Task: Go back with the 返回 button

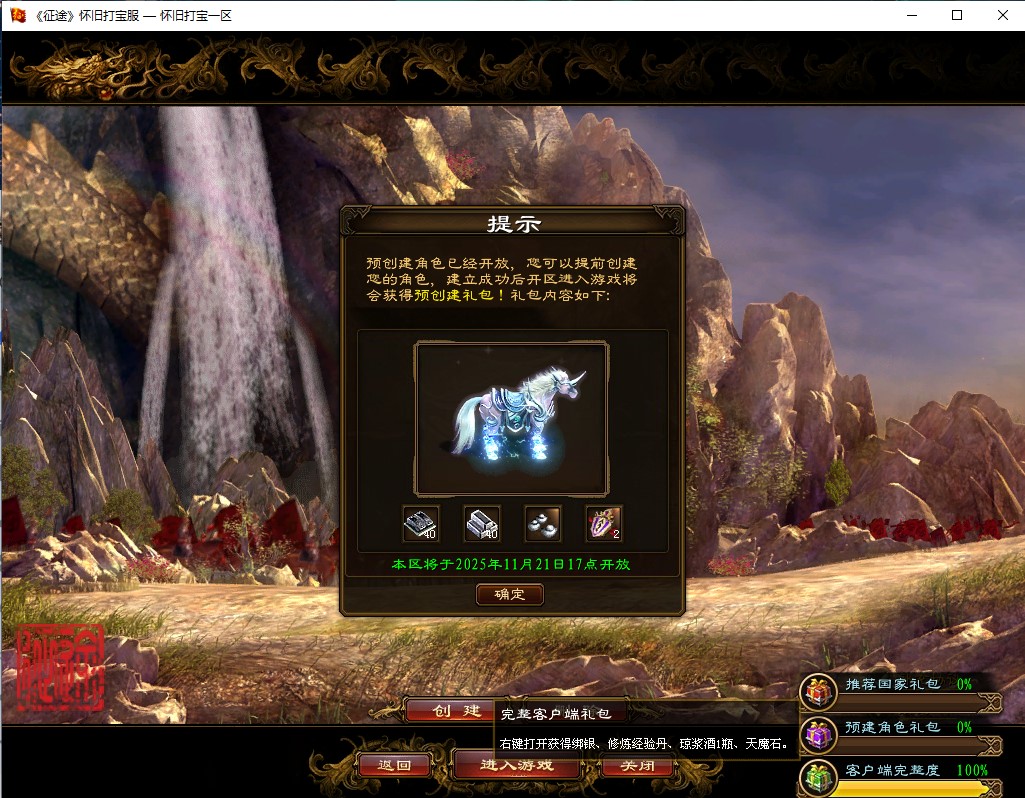Action: [x=395, y=766]
